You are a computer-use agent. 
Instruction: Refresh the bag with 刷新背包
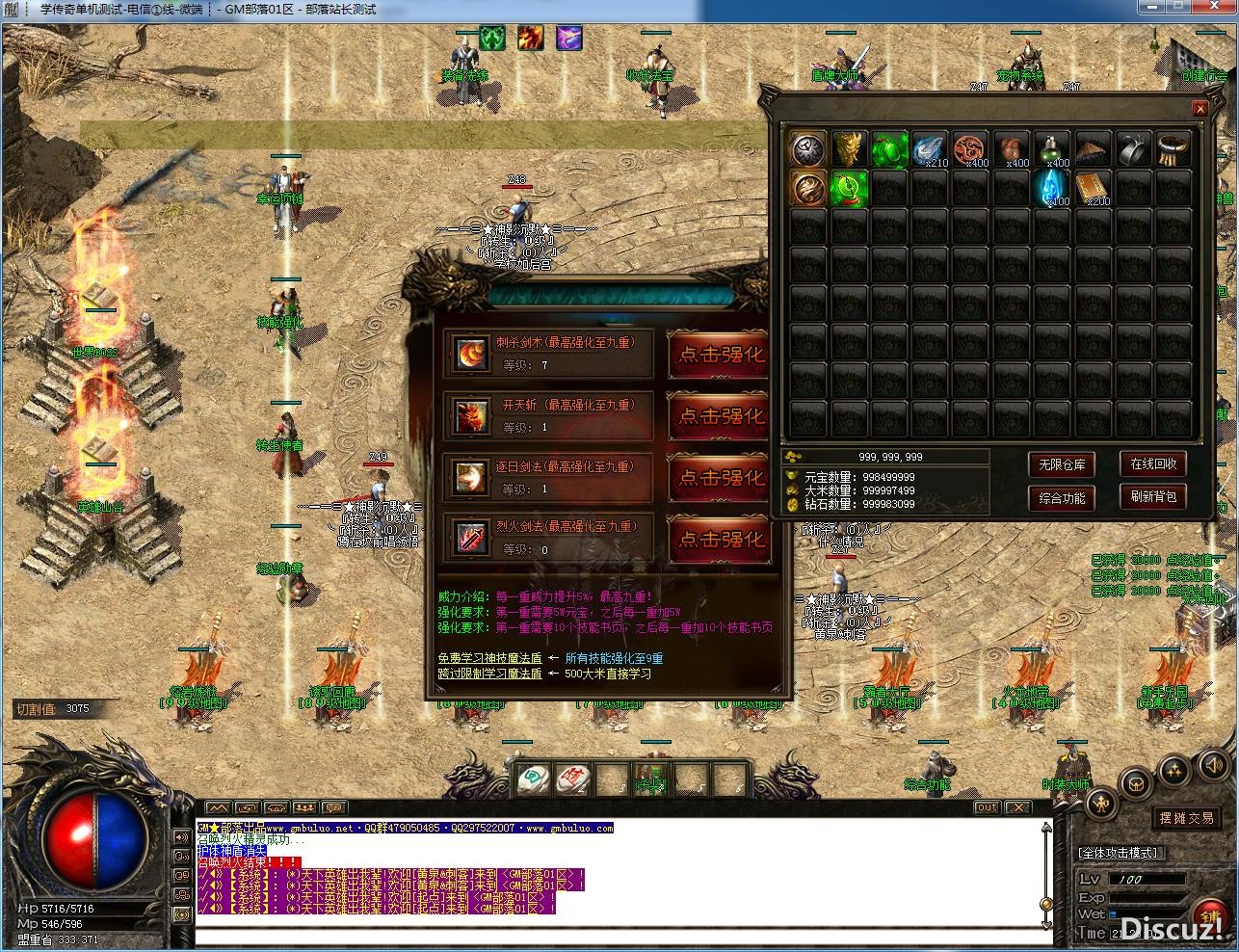pos(1153,497)
